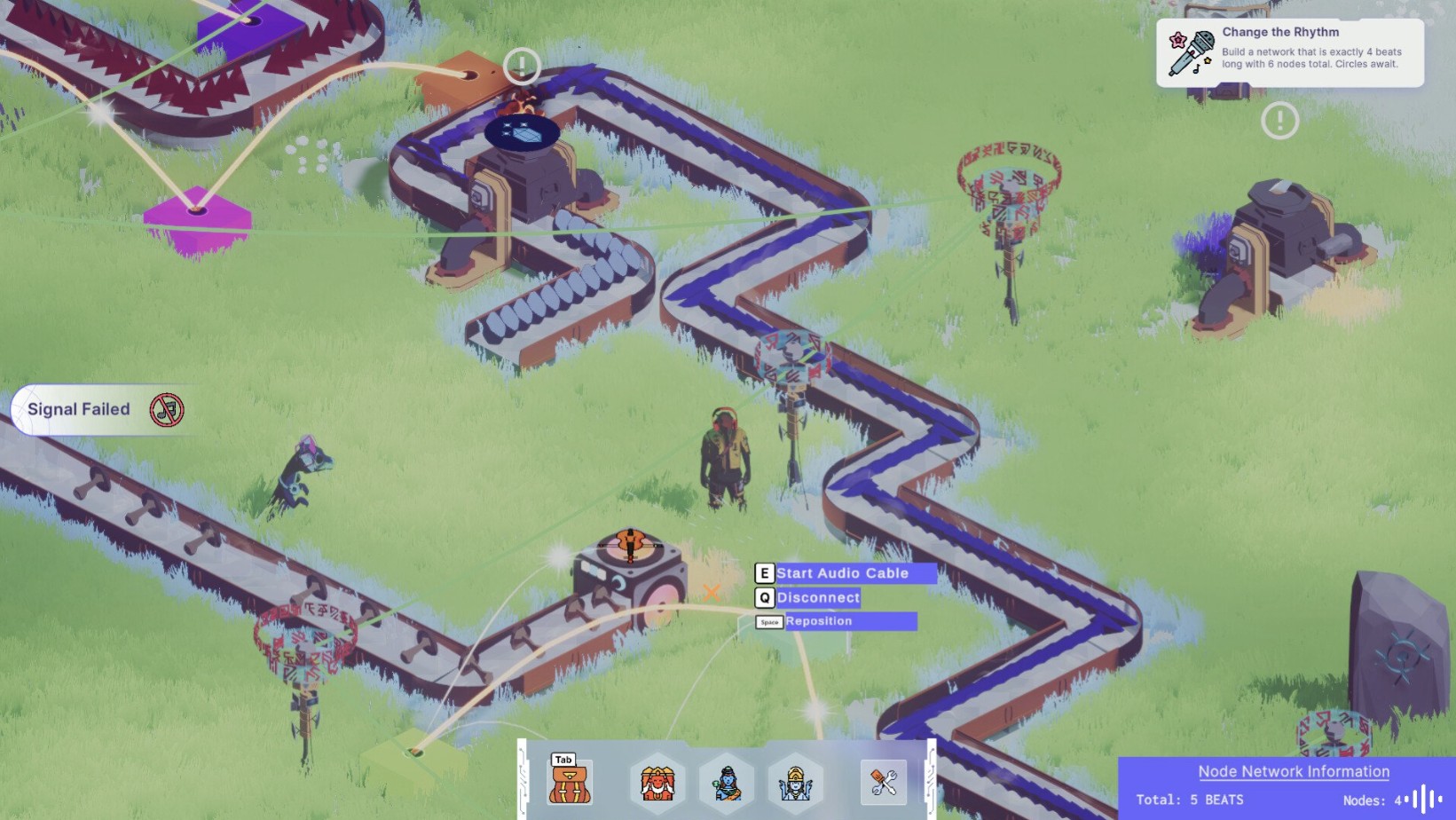Click the Tab key label above the backpack
Screen dimensions: 1456x820
563,760
